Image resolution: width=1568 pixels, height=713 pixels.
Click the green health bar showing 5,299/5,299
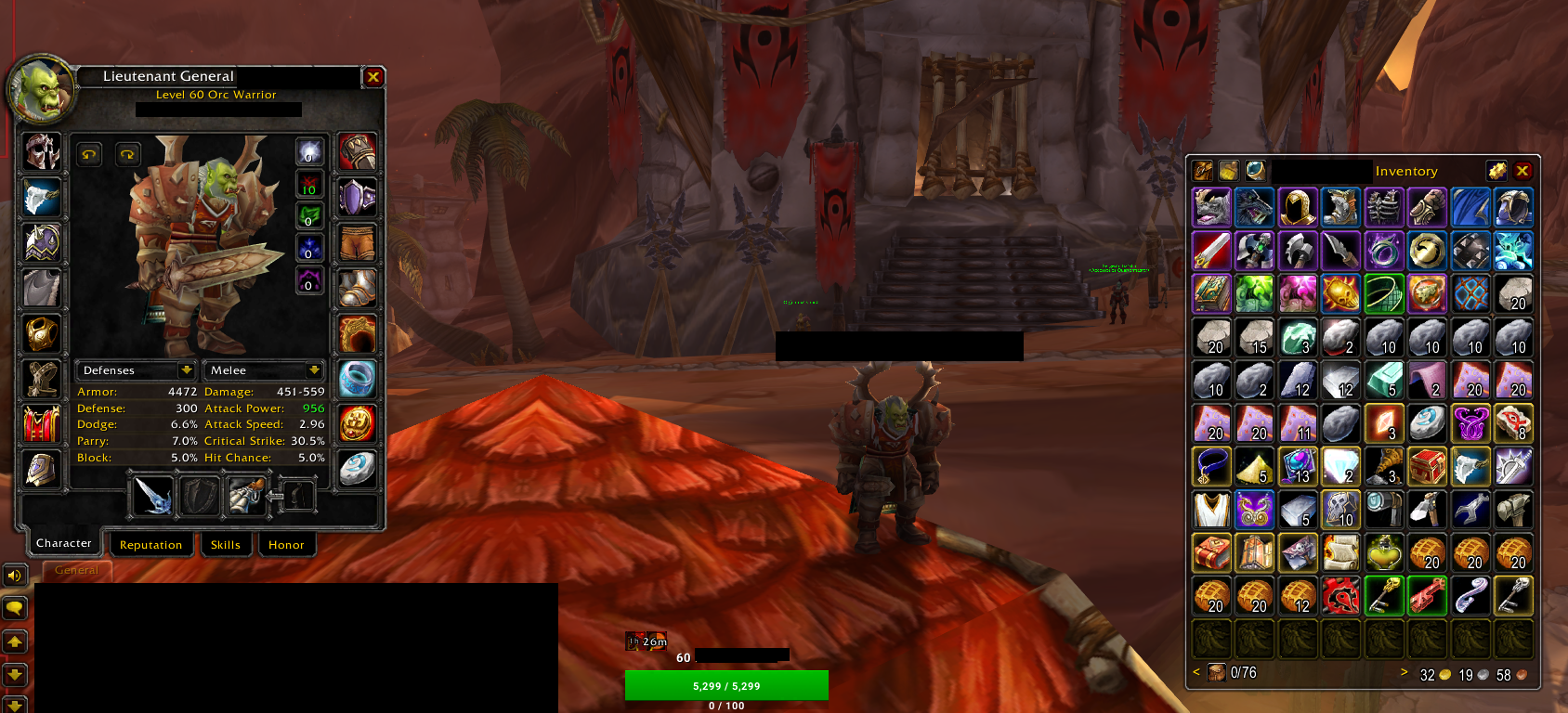click(727, 685)
